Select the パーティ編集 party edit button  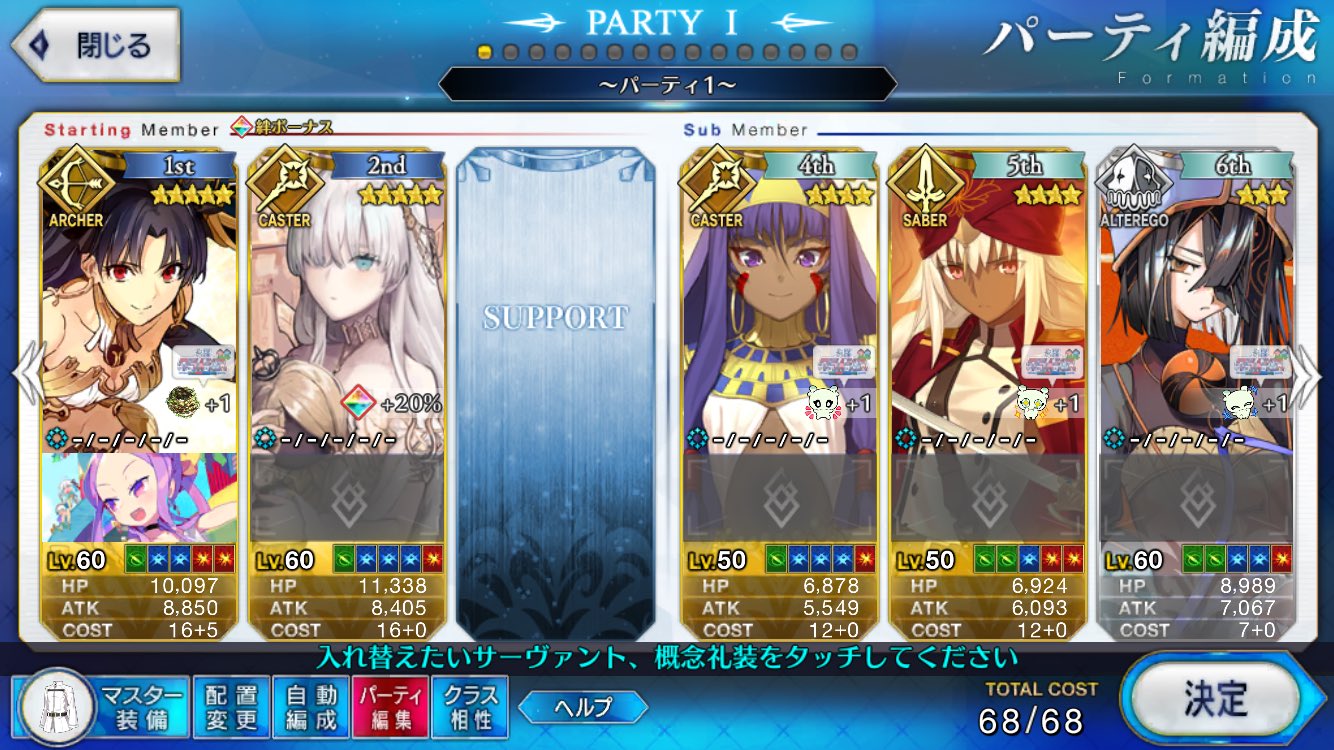coord(390,707)
